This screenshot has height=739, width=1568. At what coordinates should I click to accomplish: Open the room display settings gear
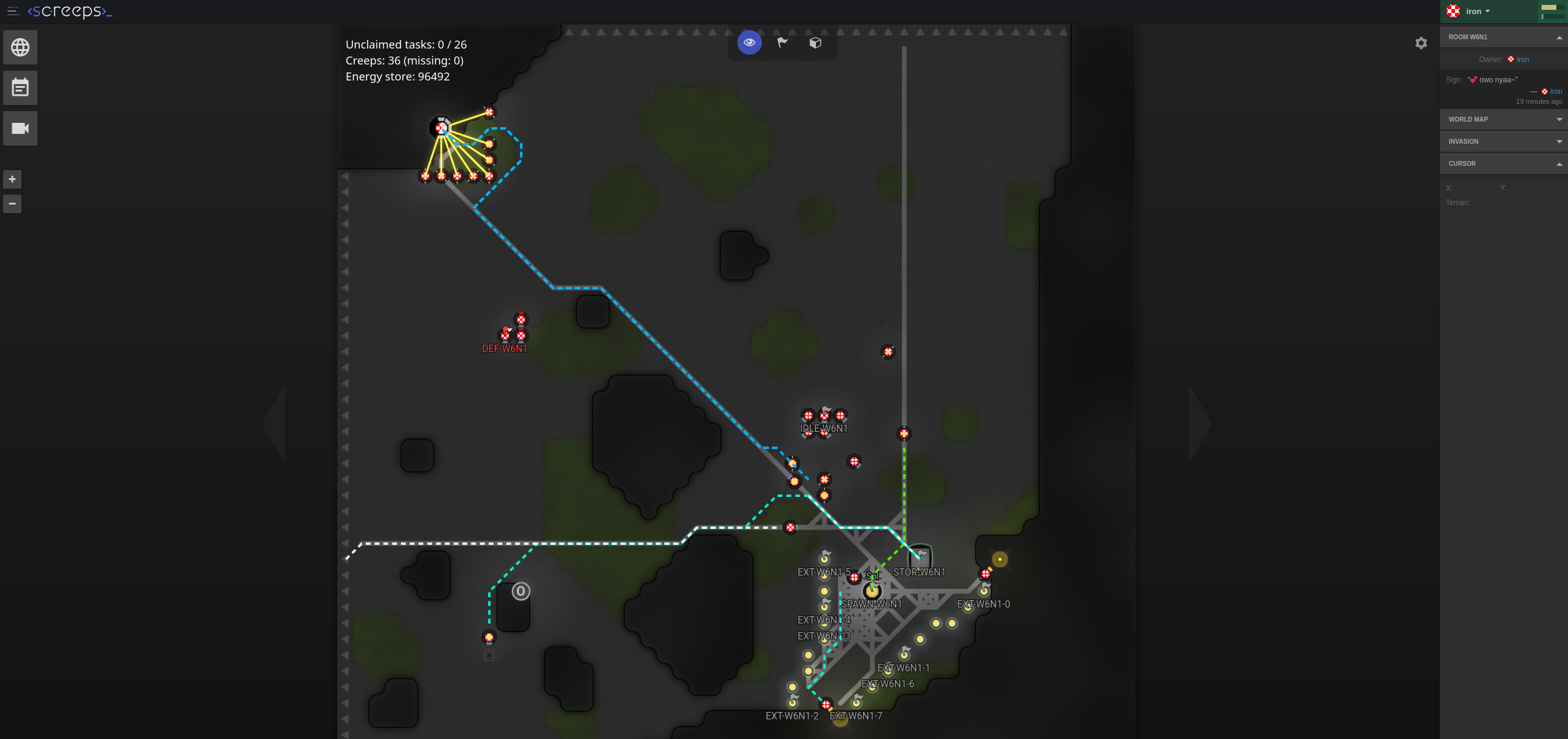[1421, 42]
